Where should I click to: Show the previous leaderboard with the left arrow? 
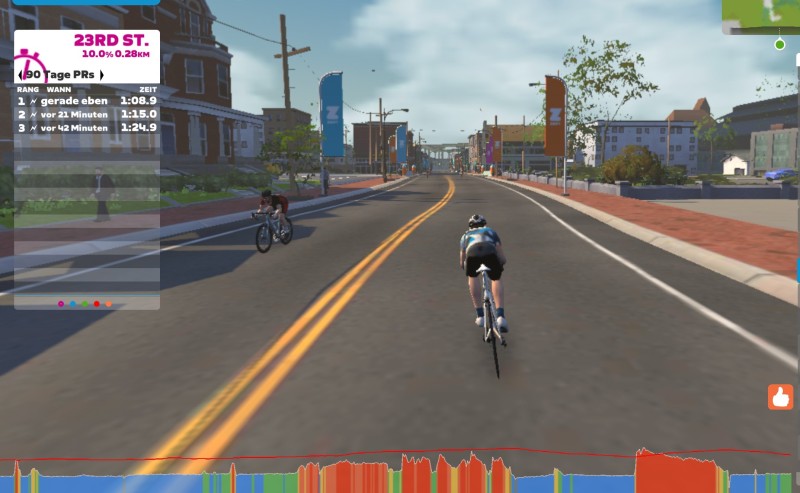(21, 75)
